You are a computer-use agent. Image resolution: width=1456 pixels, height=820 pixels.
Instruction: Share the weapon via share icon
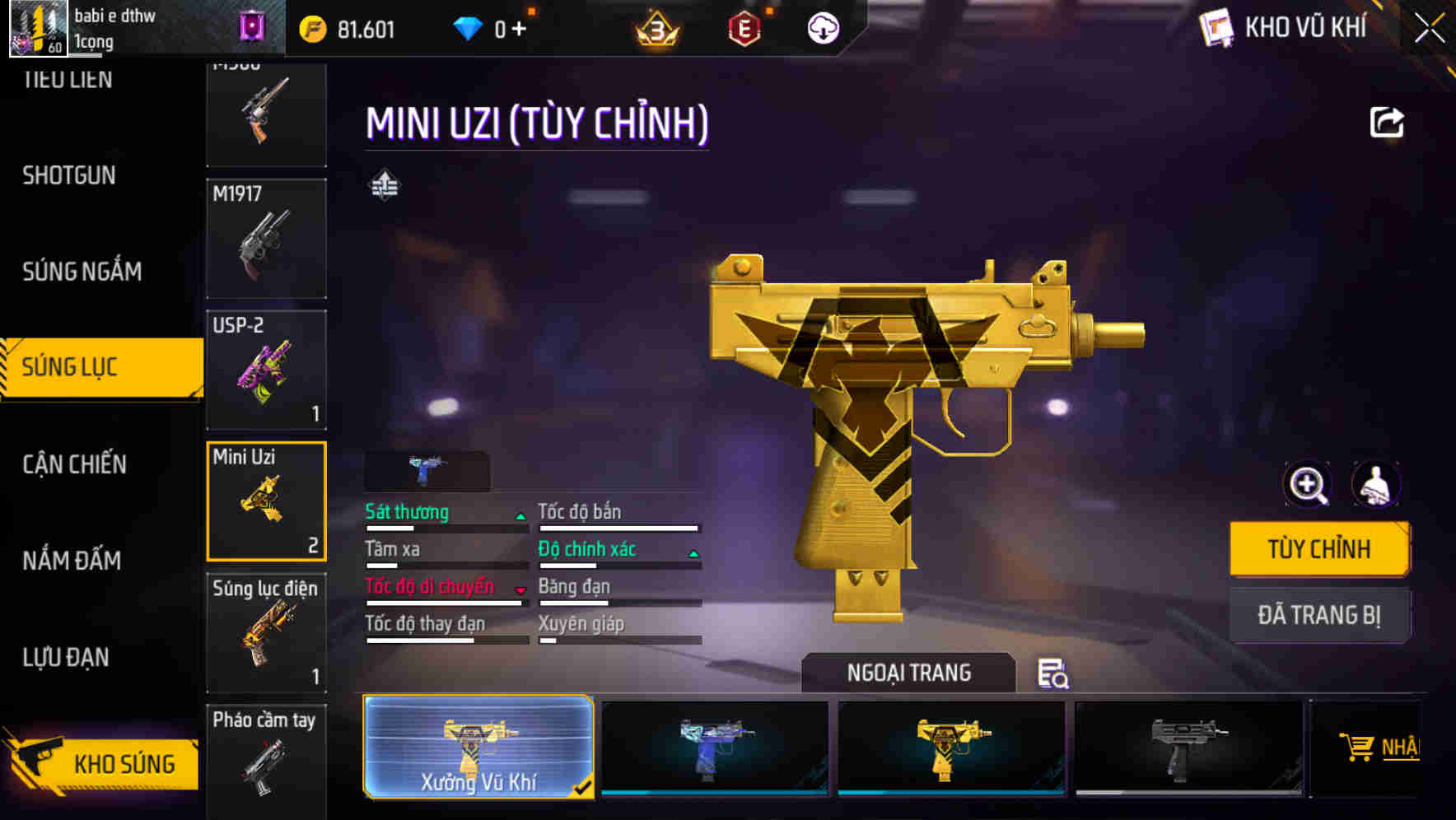pyautogui.click(x=1386, y=123)
